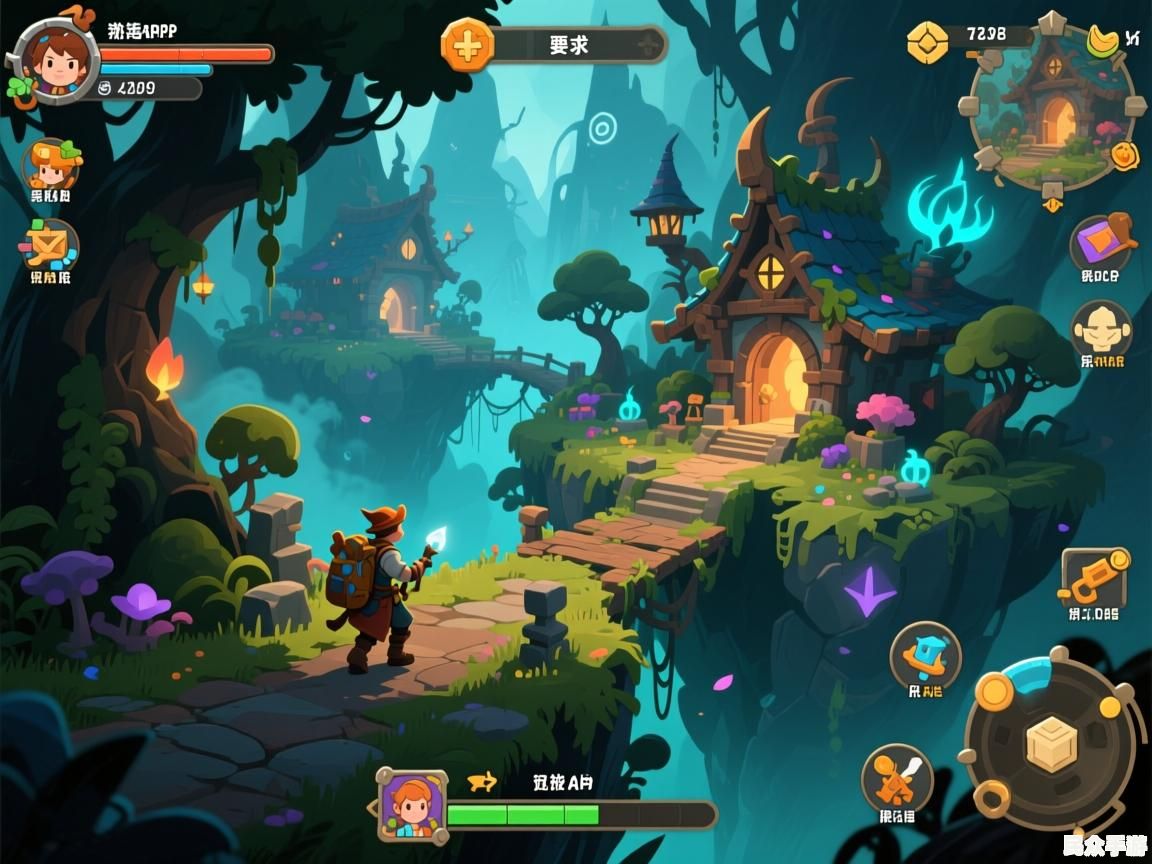Activate the blue cube skill button
The width and height of the screenshot is (1152, 864).
pos(925,656)
